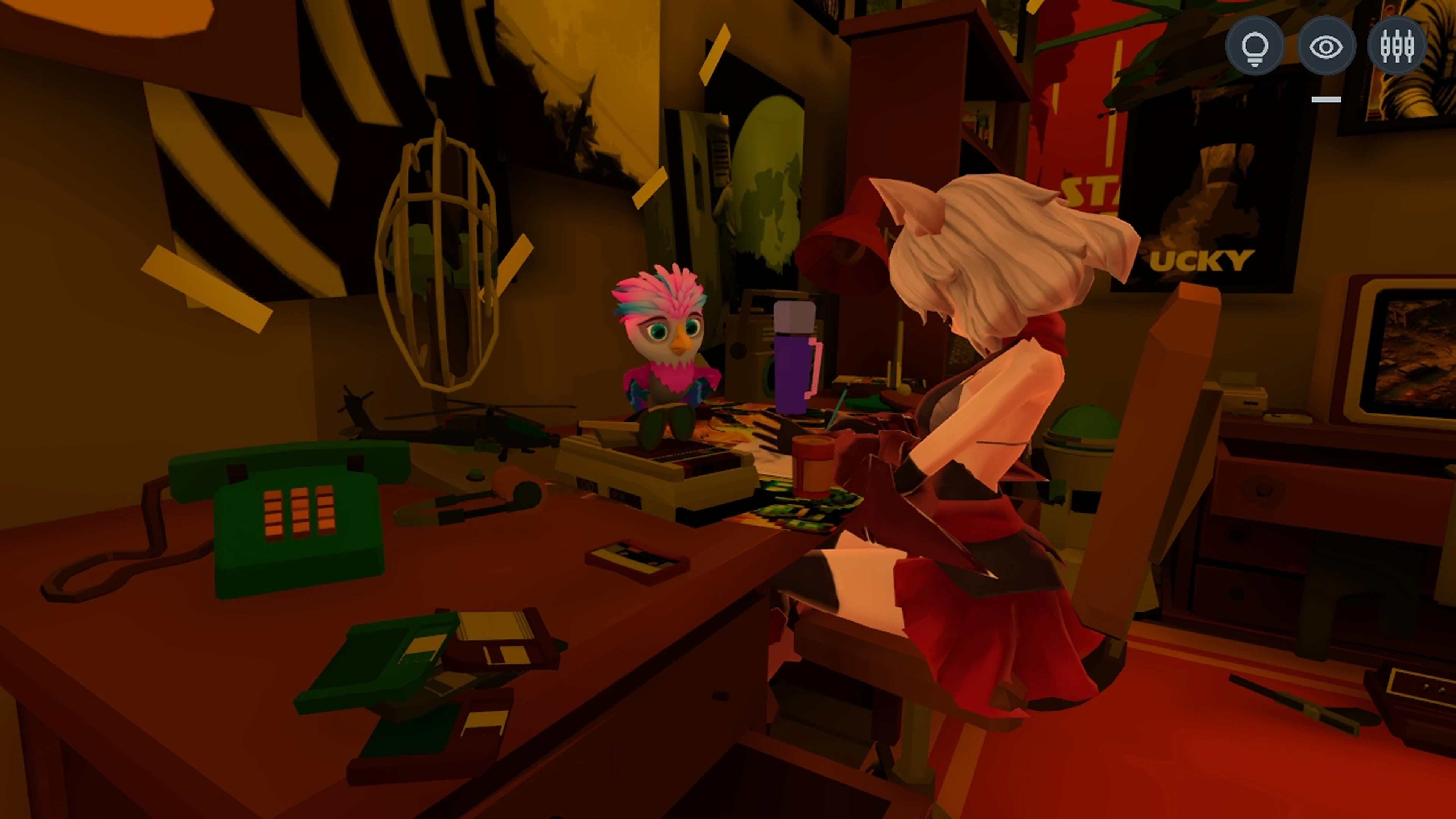Open the lightbulb hint icon

(1255, 46)
